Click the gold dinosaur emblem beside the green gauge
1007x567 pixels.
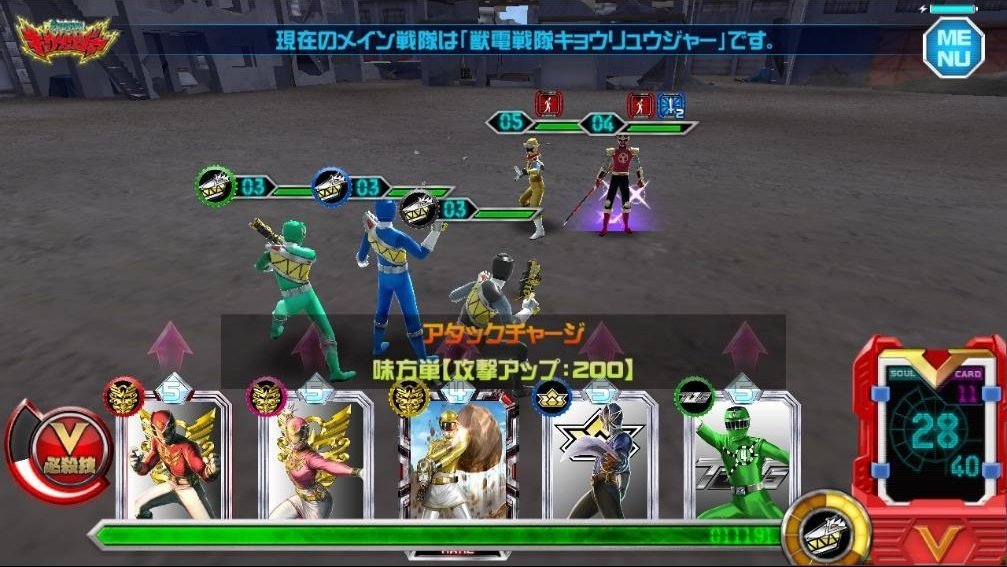pyautogui.click(x=814, y=525)
